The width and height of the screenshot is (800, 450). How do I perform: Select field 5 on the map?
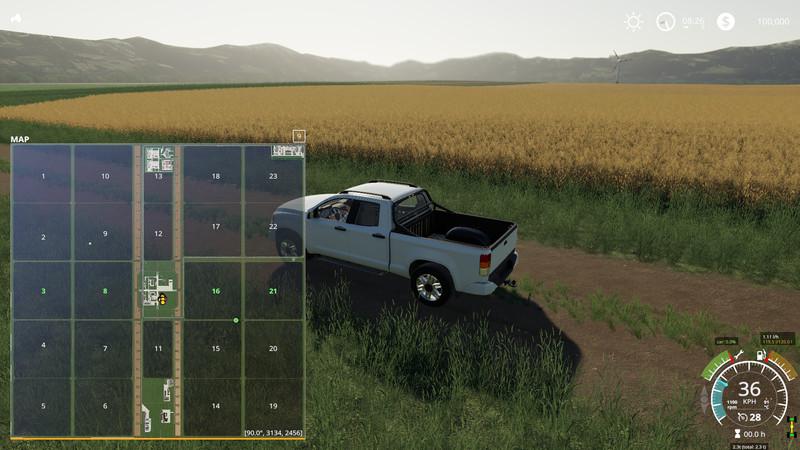(x=43, y=406)
